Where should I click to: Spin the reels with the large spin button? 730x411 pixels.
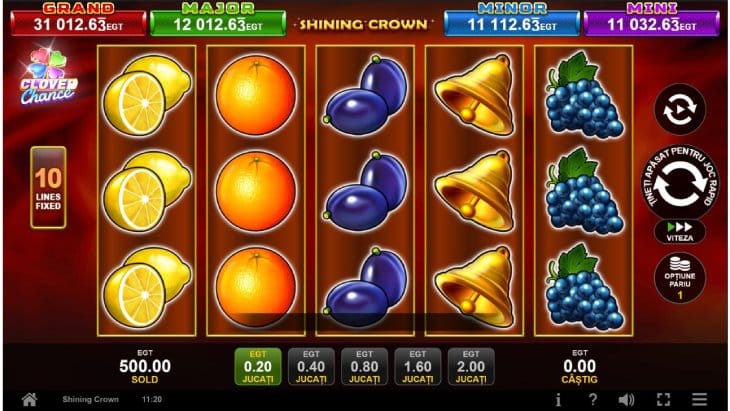pyautogui.click(x=679, y=184)
